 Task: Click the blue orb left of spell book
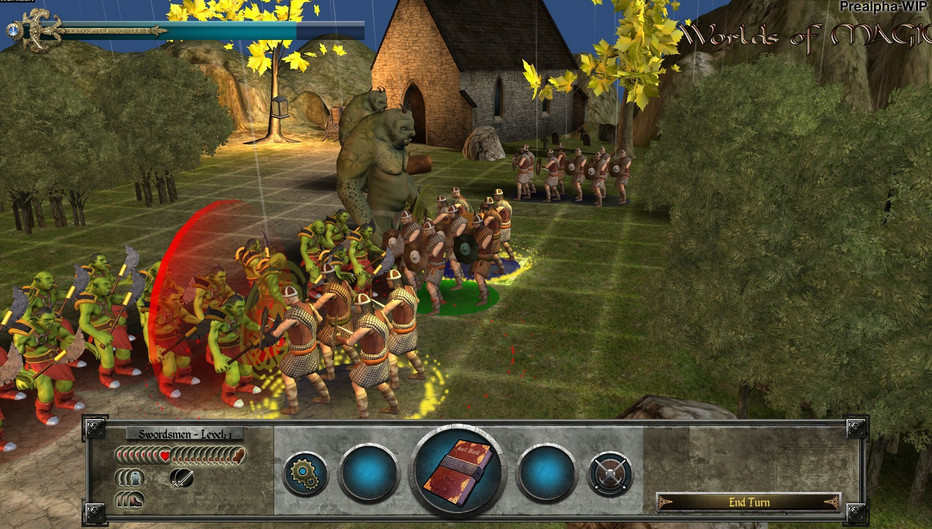point(369,473)
